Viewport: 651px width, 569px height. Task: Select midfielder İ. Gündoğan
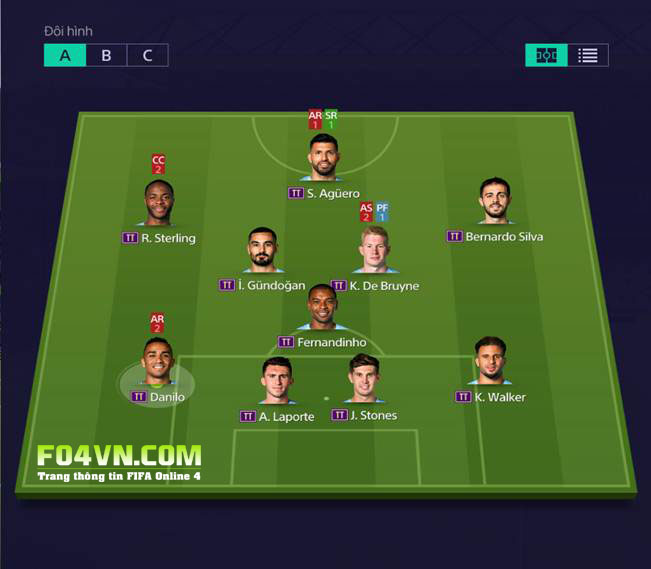click(x=262, y=251)
